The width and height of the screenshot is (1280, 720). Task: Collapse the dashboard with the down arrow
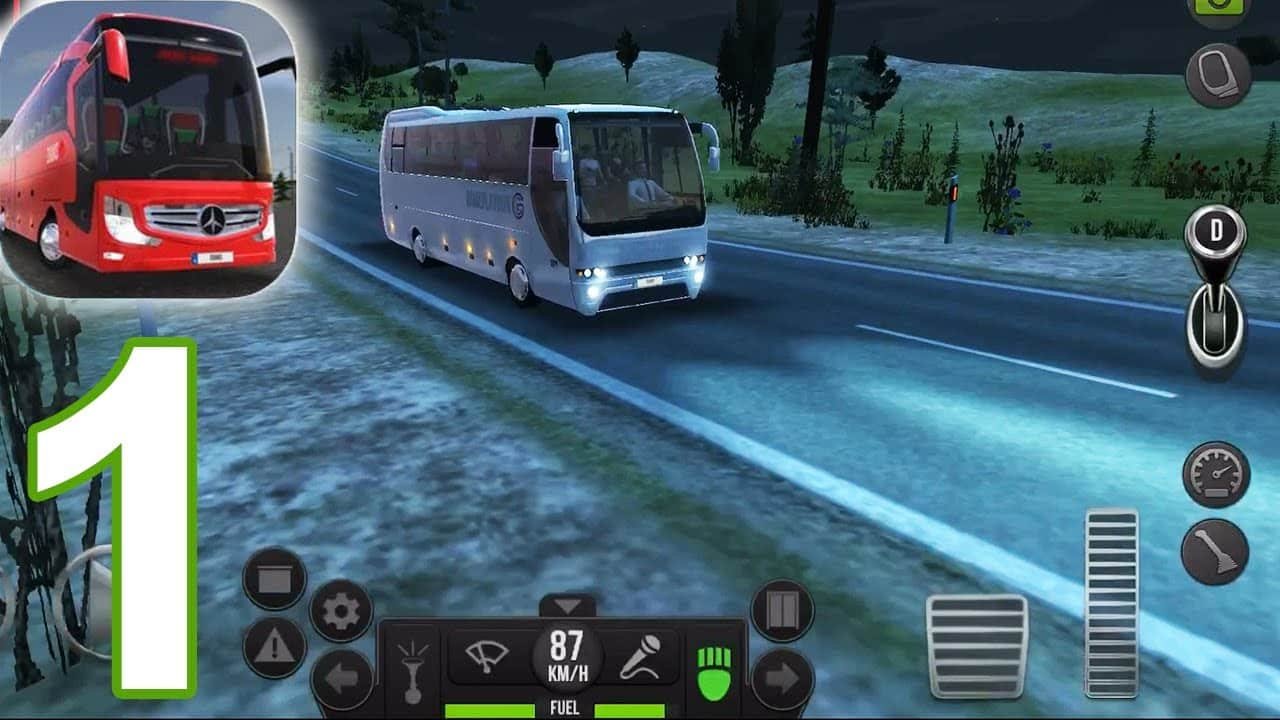click(x=567, y=606)
